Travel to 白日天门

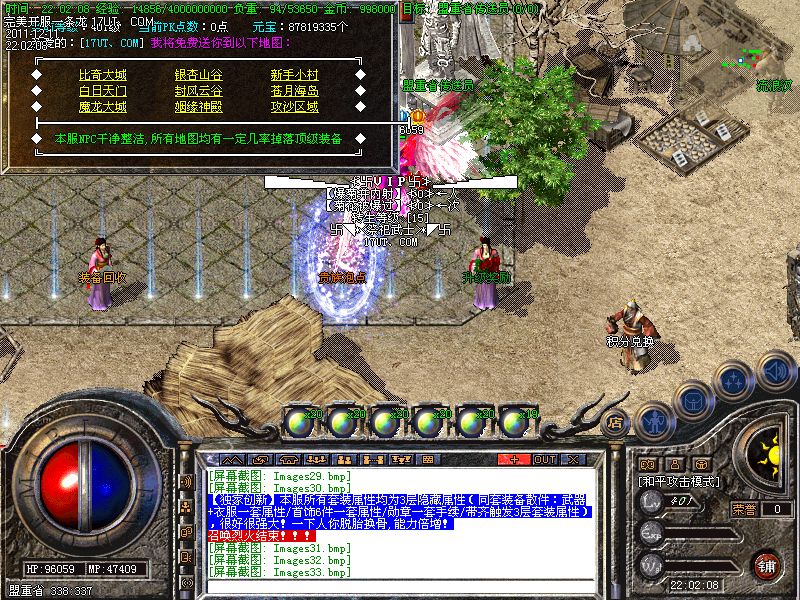103,91
